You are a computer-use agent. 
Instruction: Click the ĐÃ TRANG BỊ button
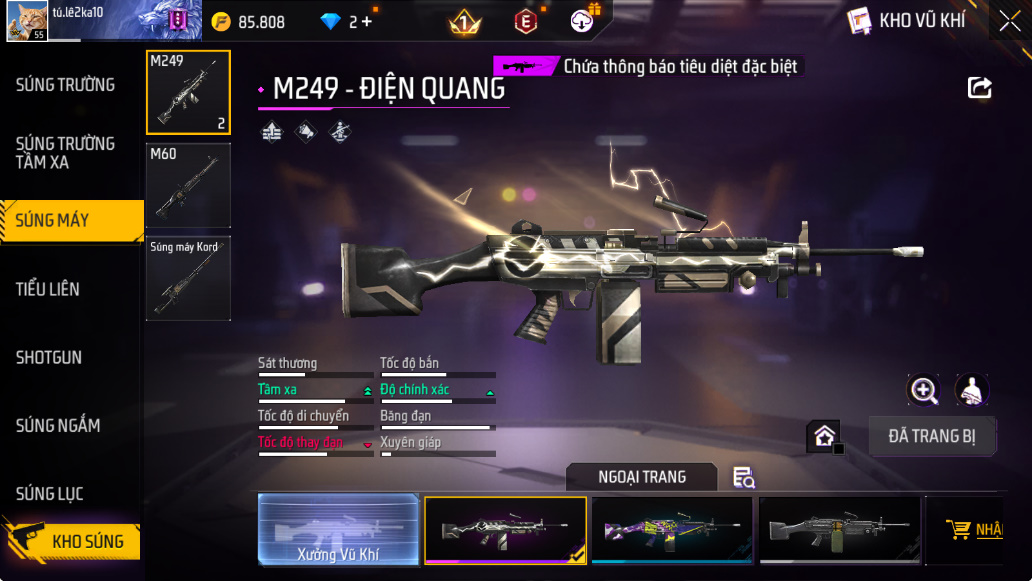(x=932, y=436)
